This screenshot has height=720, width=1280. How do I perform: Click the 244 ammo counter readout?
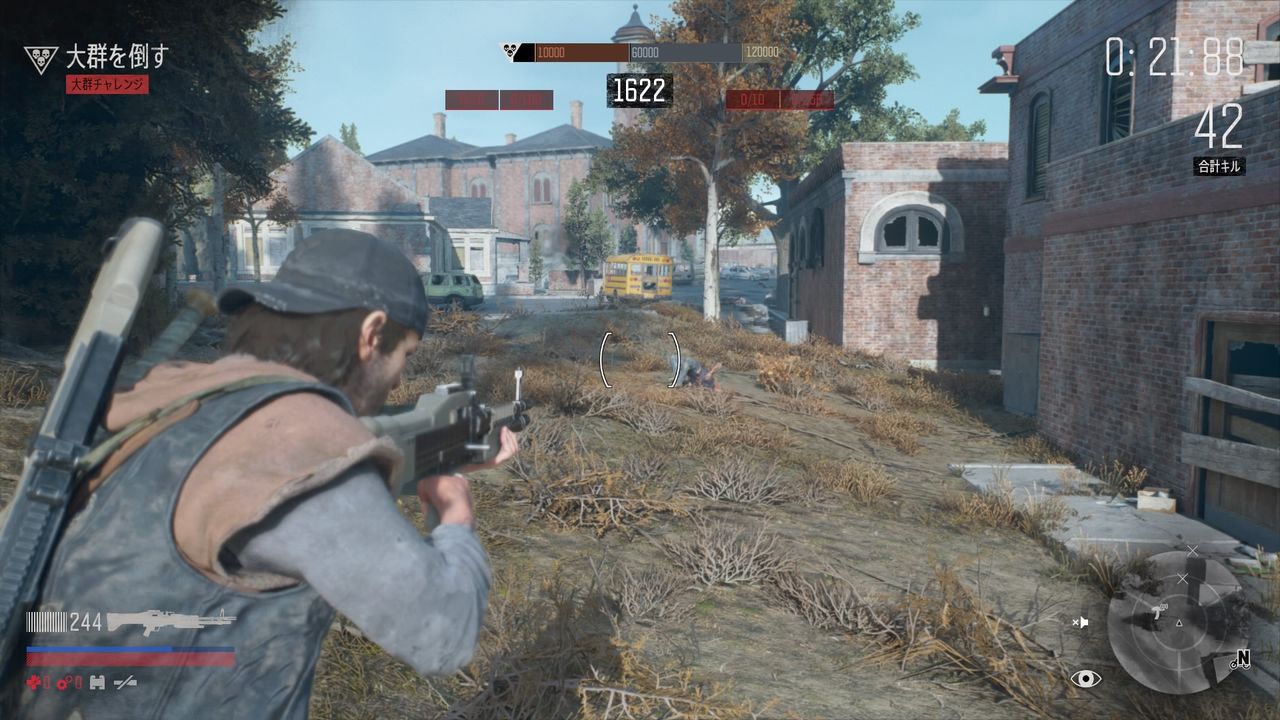click(x=85, y=620)
